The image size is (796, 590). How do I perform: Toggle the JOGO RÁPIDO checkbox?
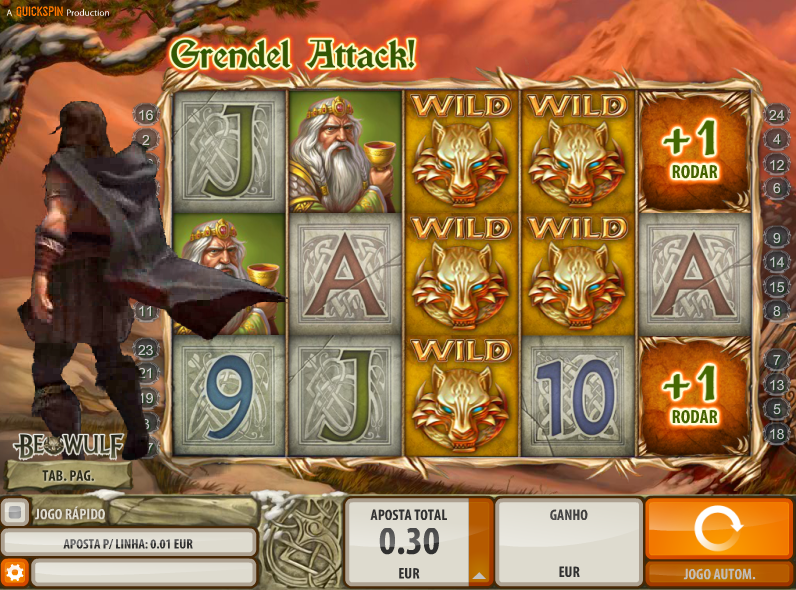click(x=15, y=513)
